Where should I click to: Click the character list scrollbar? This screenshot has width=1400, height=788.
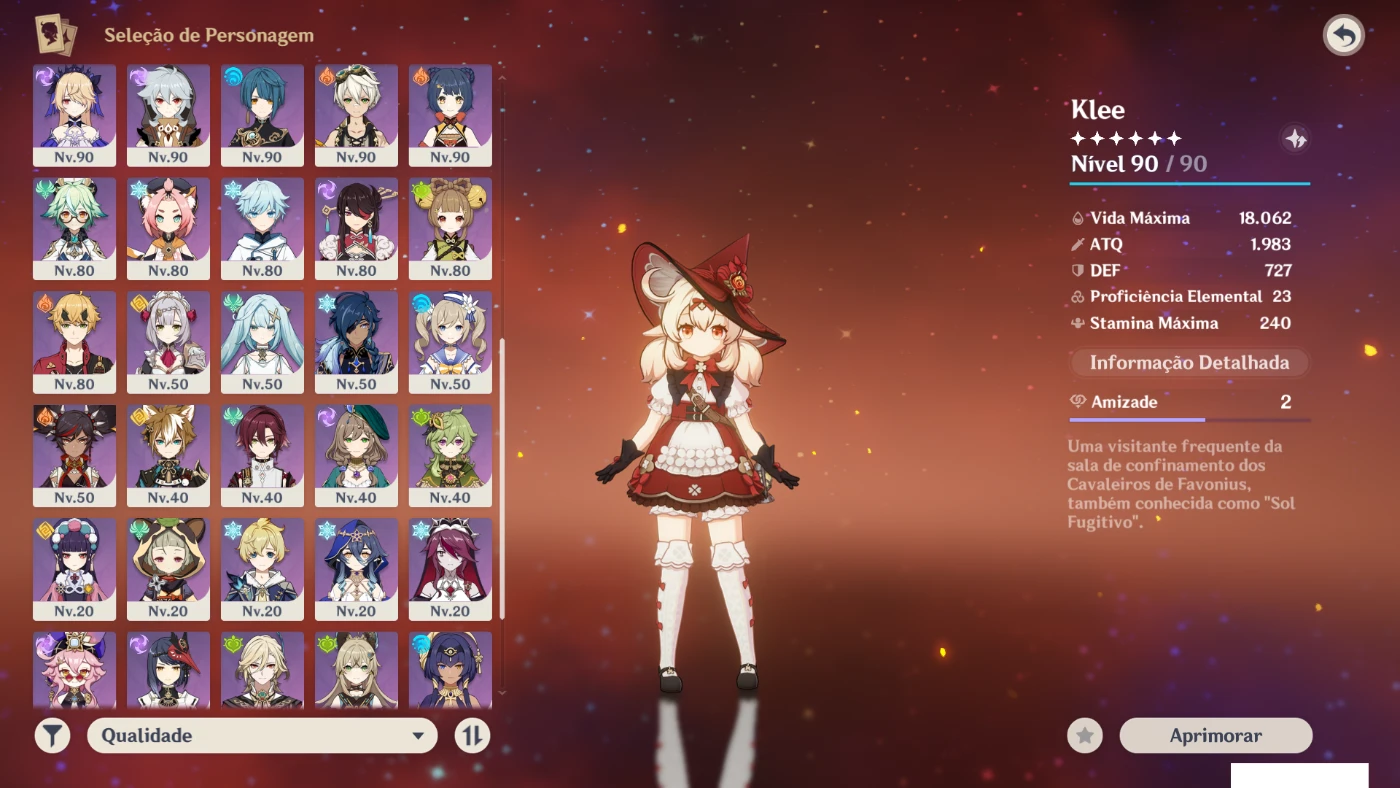tap(502, 478)
